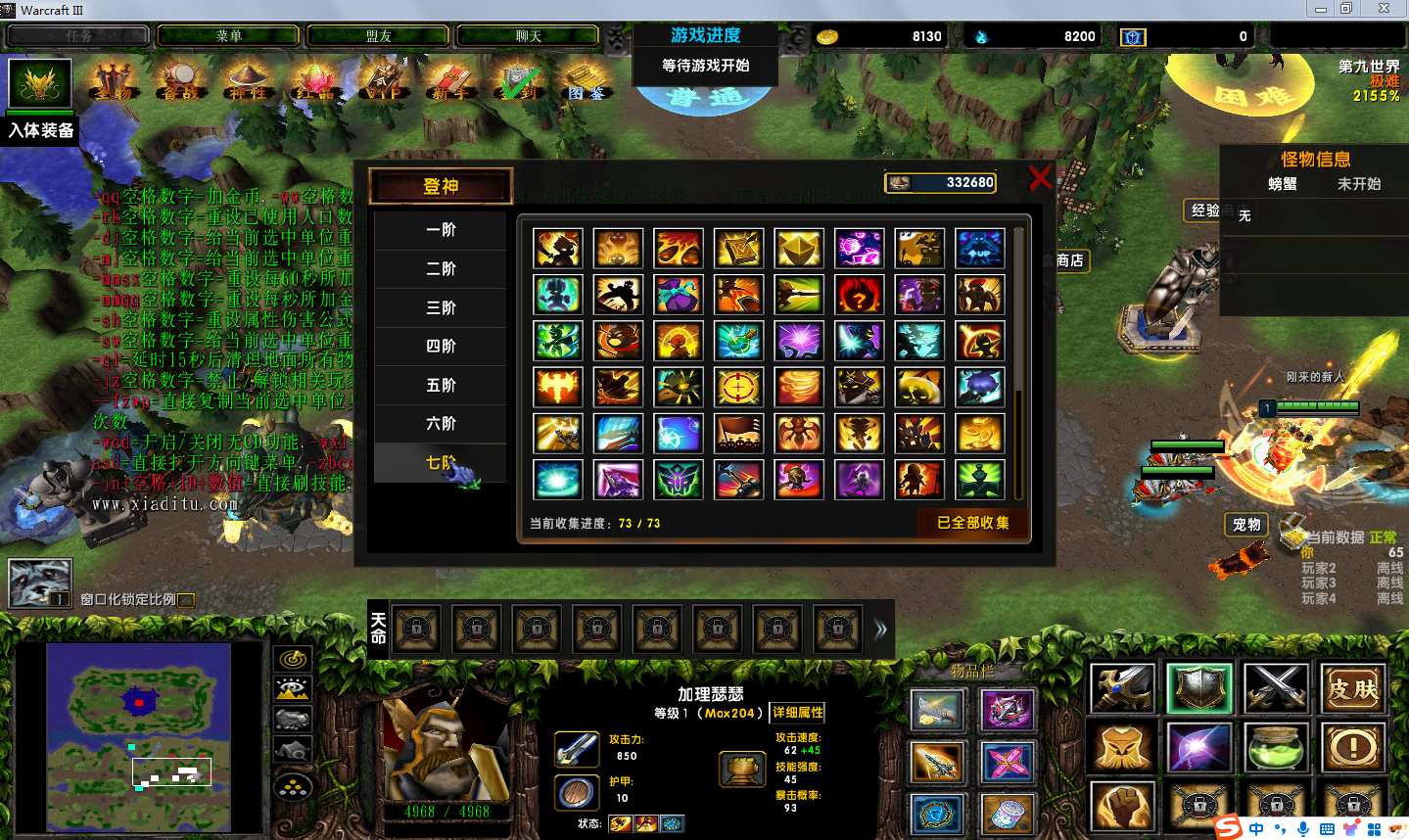Image resolution: width=1409 pixels, height=840 pixels.
Task: Switch to the 三阶 tier tab
Action: (x=441, y=307)
